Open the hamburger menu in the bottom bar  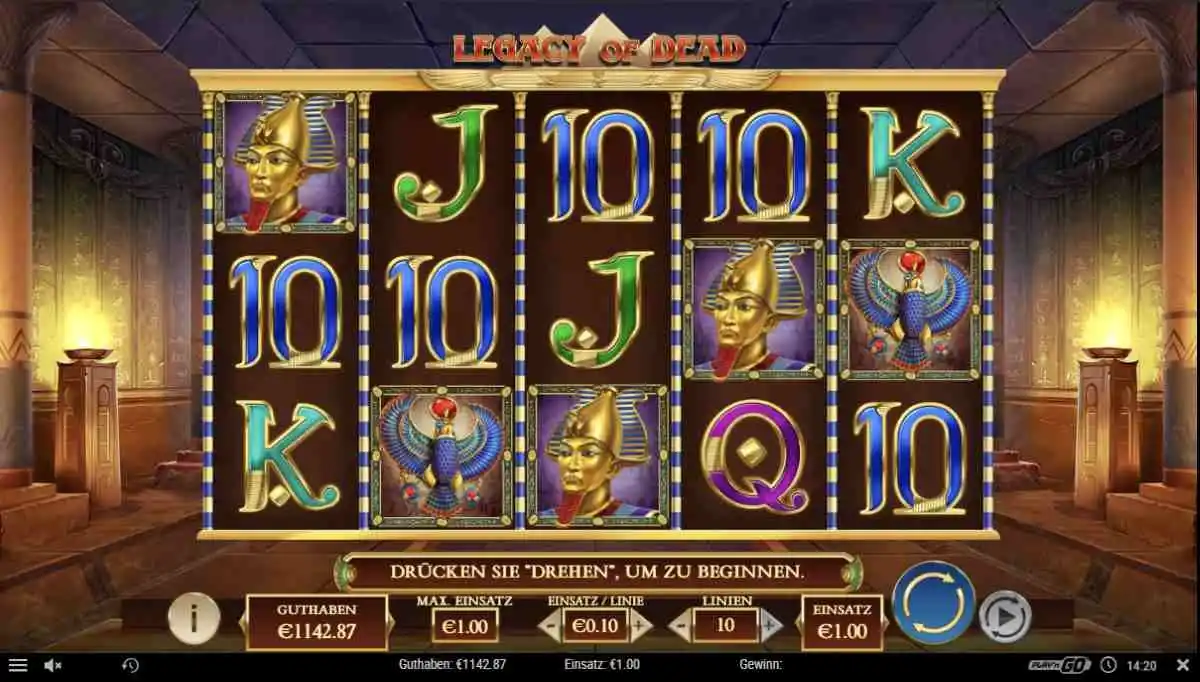pyautogui.click(x=18, y=664)
